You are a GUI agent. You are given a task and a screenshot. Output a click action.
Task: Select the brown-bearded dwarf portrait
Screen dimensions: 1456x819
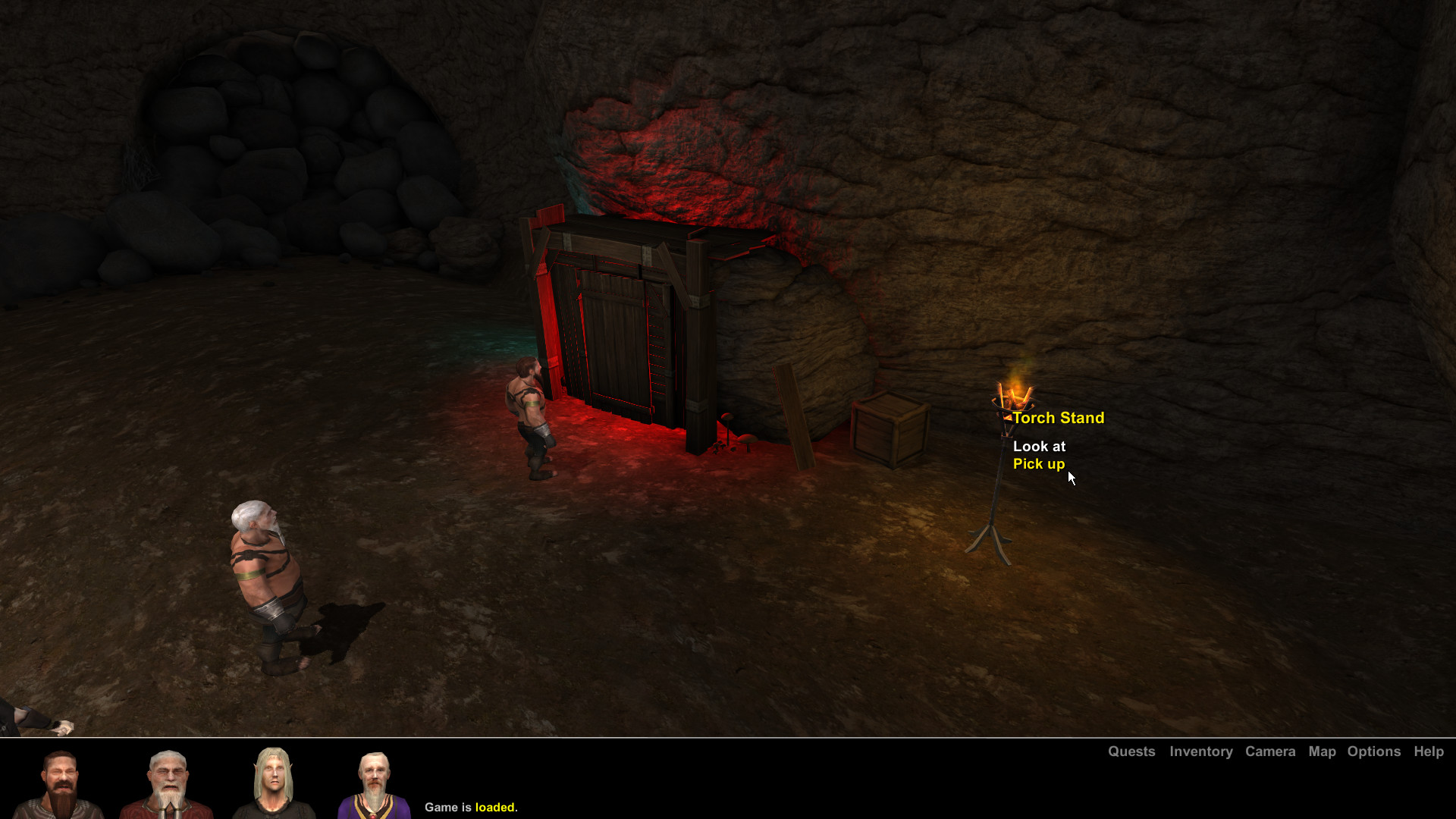point(61,781)
